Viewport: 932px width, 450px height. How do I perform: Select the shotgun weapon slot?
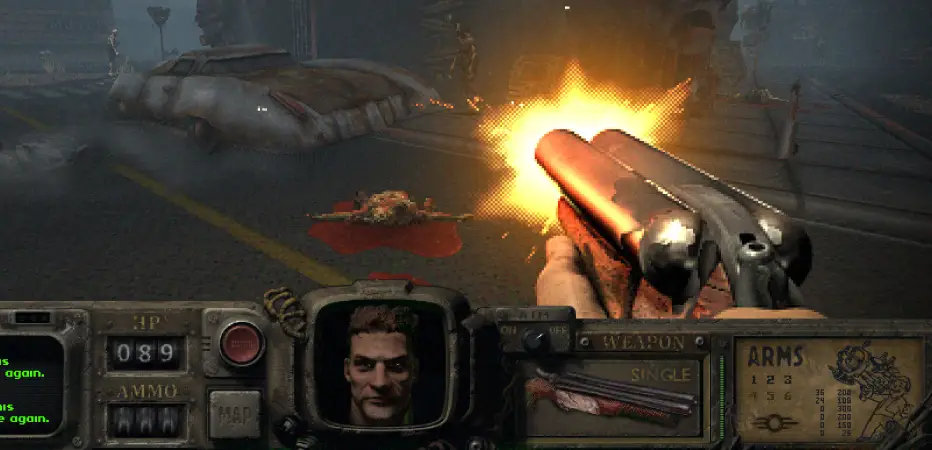[x=612, y=394]
